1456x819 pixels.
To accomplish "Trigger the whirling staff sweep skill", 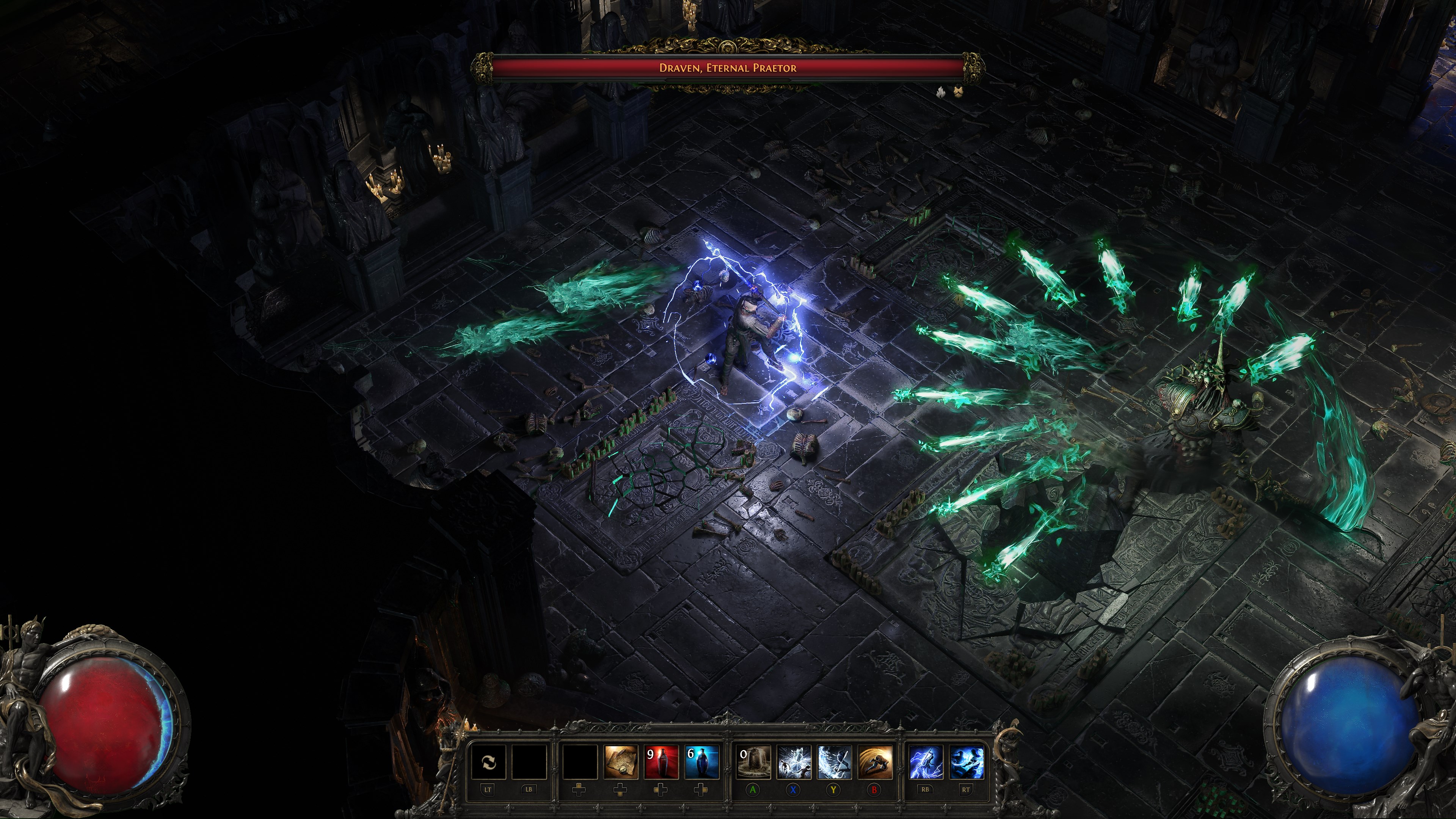I will 834,762.
